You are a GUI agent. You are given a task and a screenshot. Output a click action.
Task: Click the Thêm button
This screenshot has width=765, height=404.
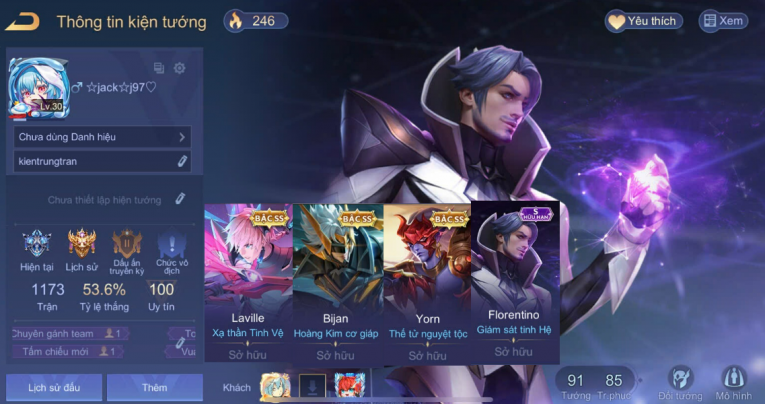click(x=154, y=387)
